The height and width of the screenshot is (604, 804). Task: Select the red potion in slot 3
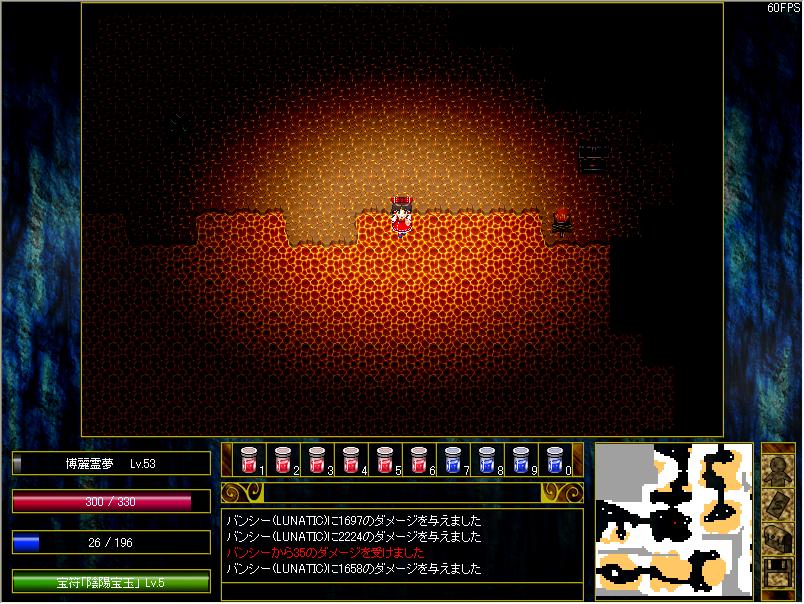pos(317,459)
